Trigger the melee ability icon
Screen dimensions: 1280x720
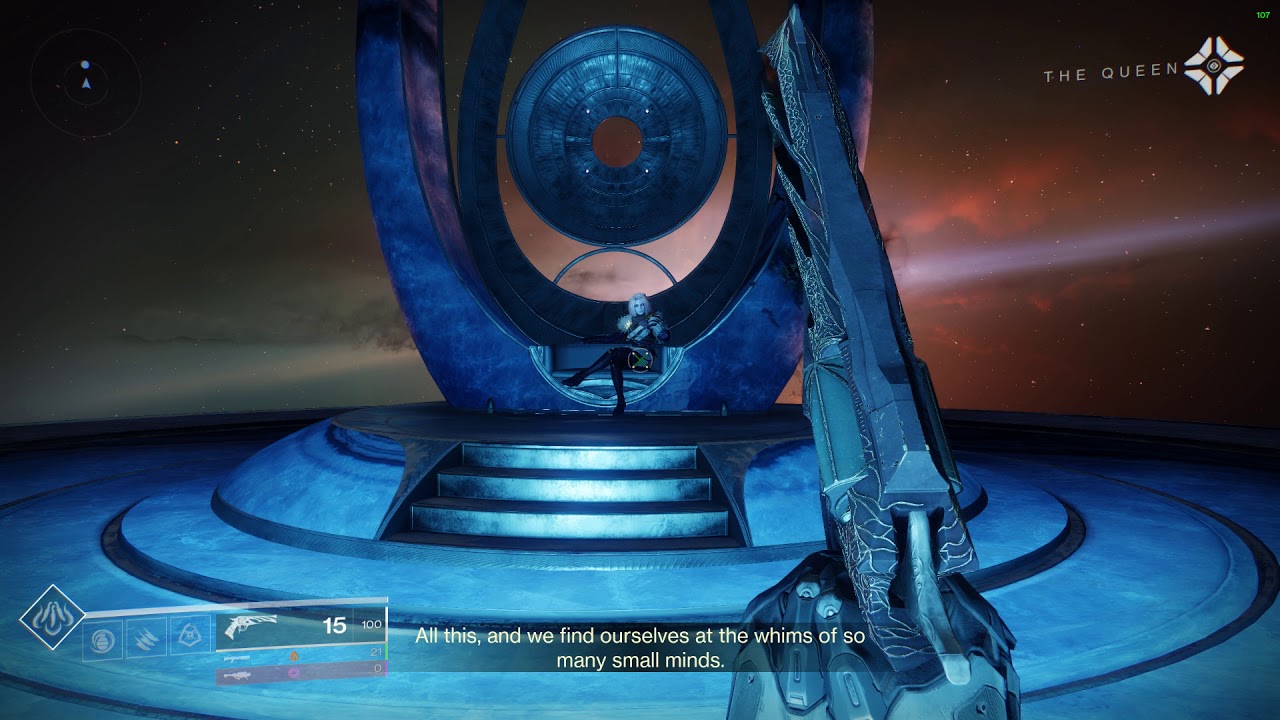[x=146, y=638]
